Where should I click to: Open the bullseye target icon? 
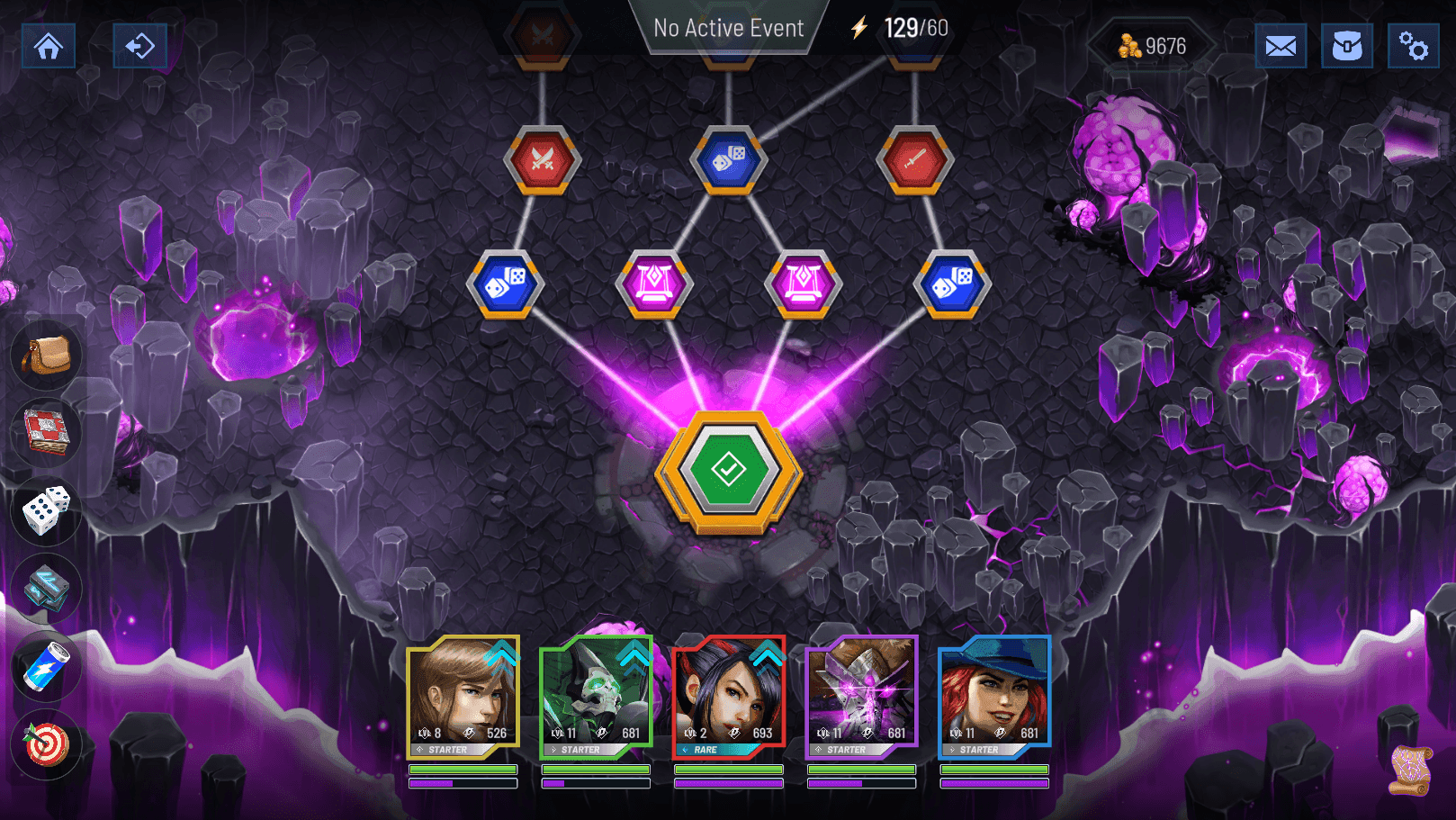pyautogui.click(x=46, y=744)
